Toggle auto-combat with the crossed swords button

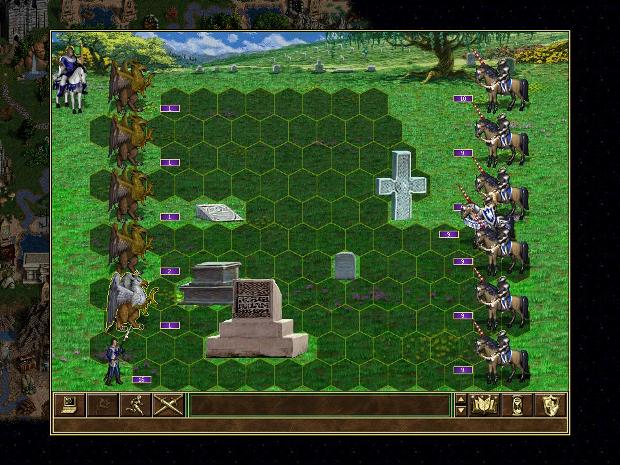click(x=168, y=405)
